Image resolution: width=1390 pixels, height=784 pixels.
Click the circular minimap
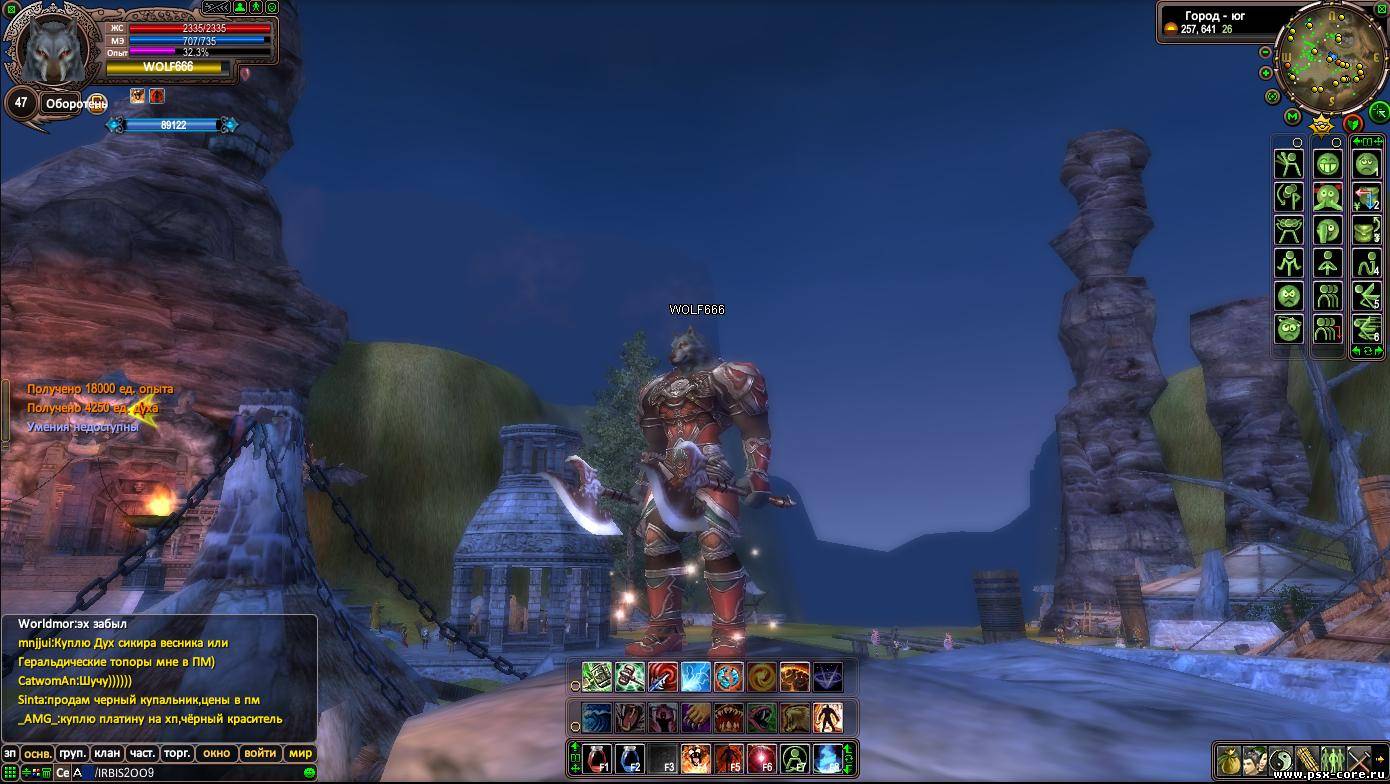coord(1330,58)
